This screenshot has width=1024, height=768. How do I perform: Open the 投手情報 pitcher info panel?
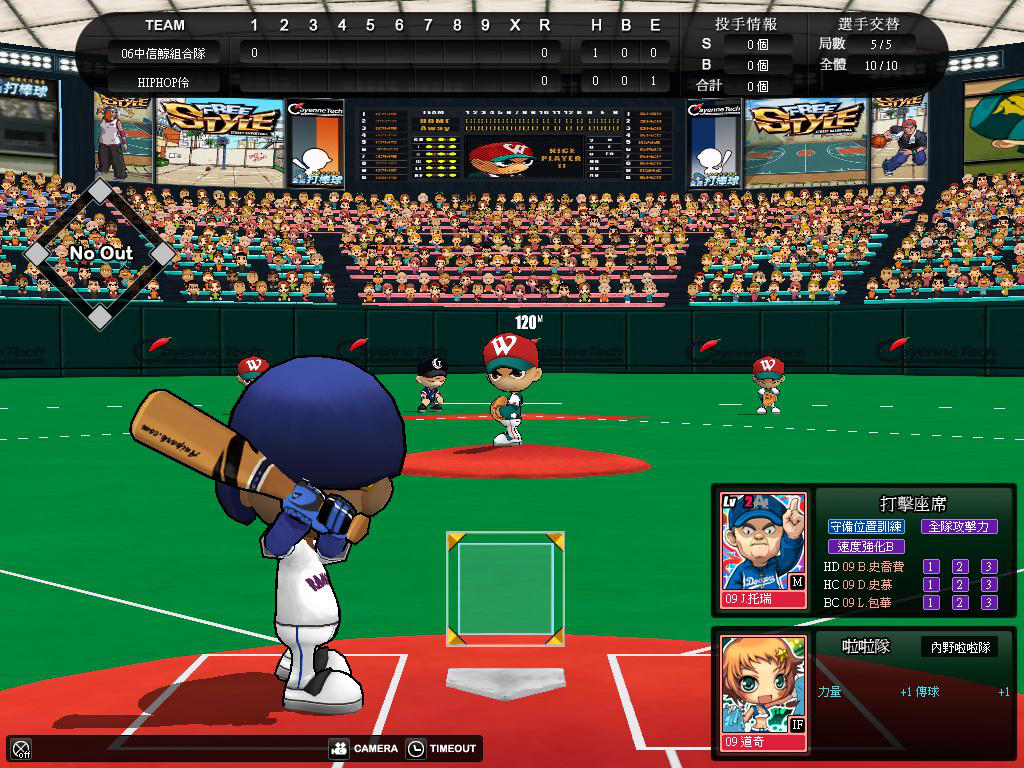coord(746,24)
